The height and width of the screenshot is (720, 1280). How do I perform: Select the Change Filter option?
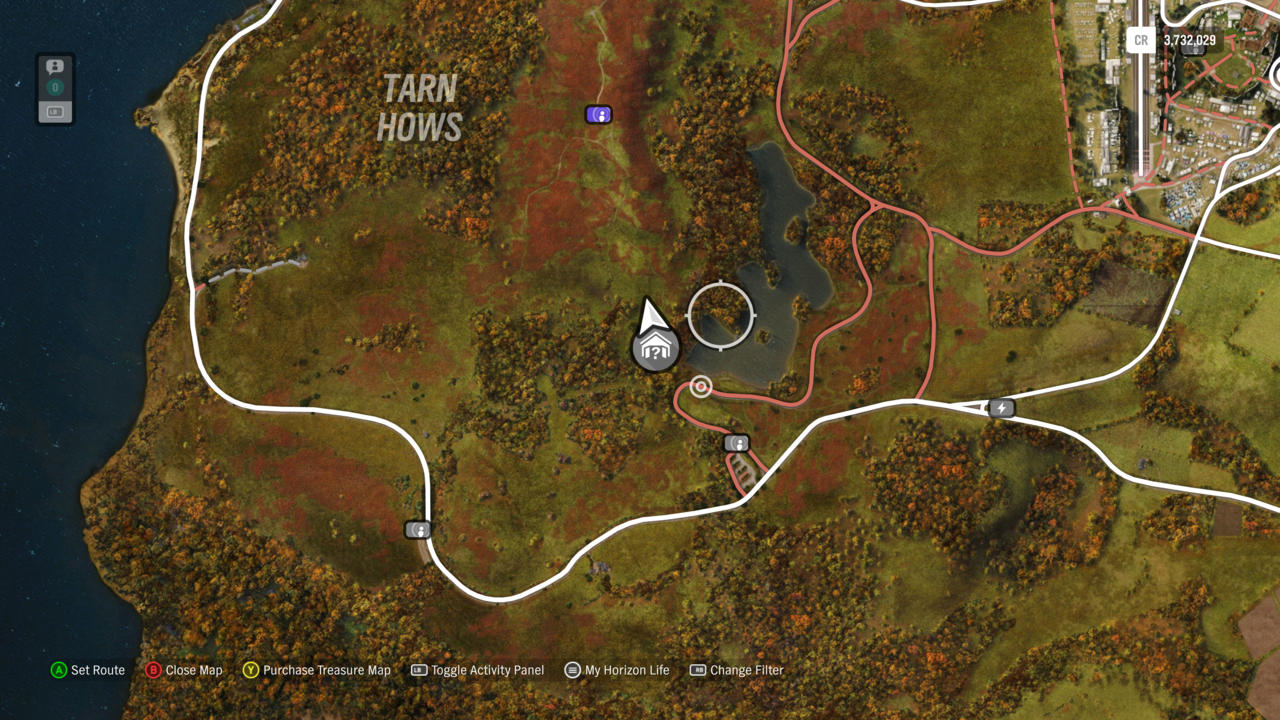pos(737,670)
